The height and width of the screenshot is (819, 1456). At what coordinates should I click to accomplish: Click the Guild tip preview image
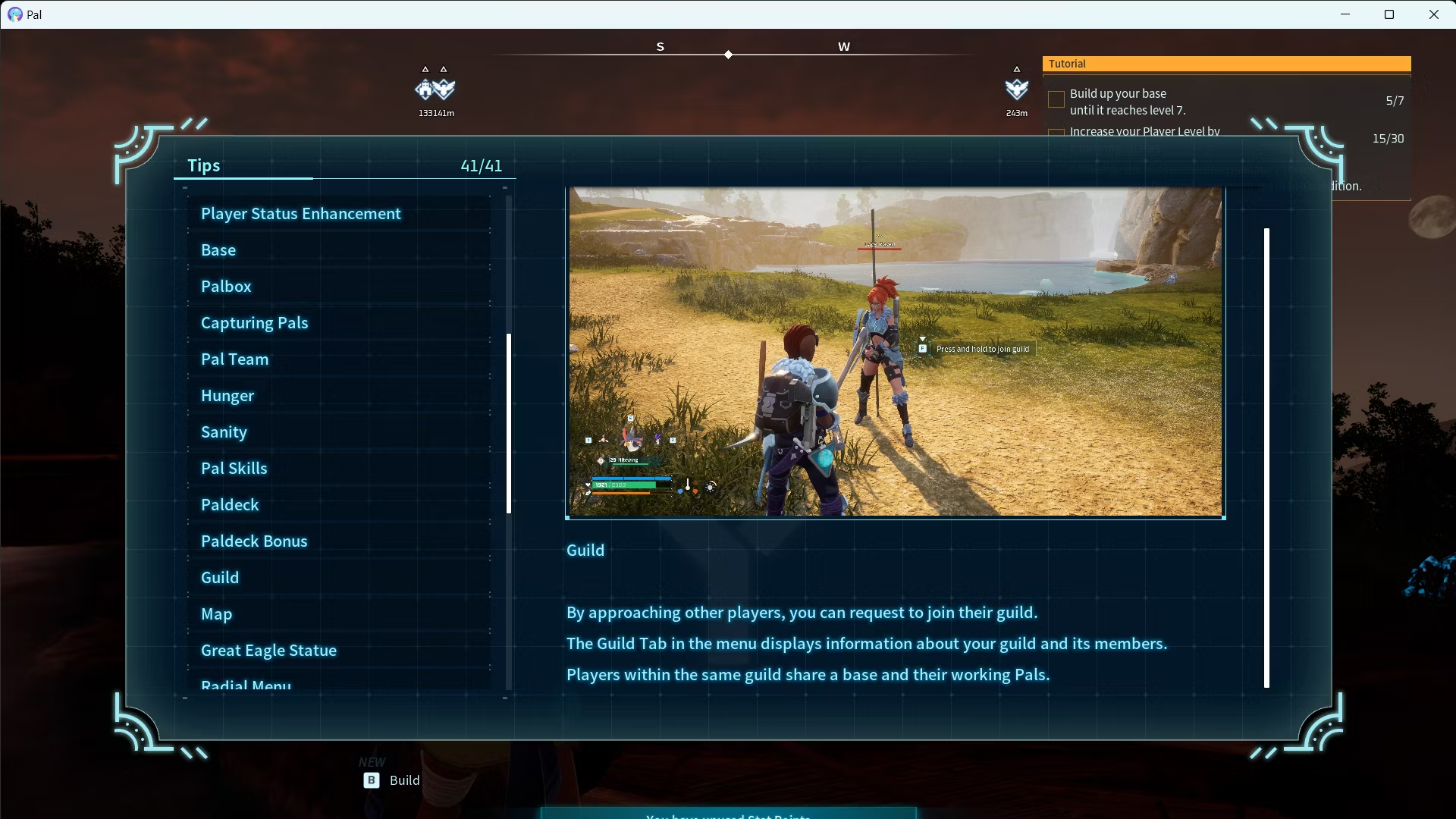click(895, 353)
